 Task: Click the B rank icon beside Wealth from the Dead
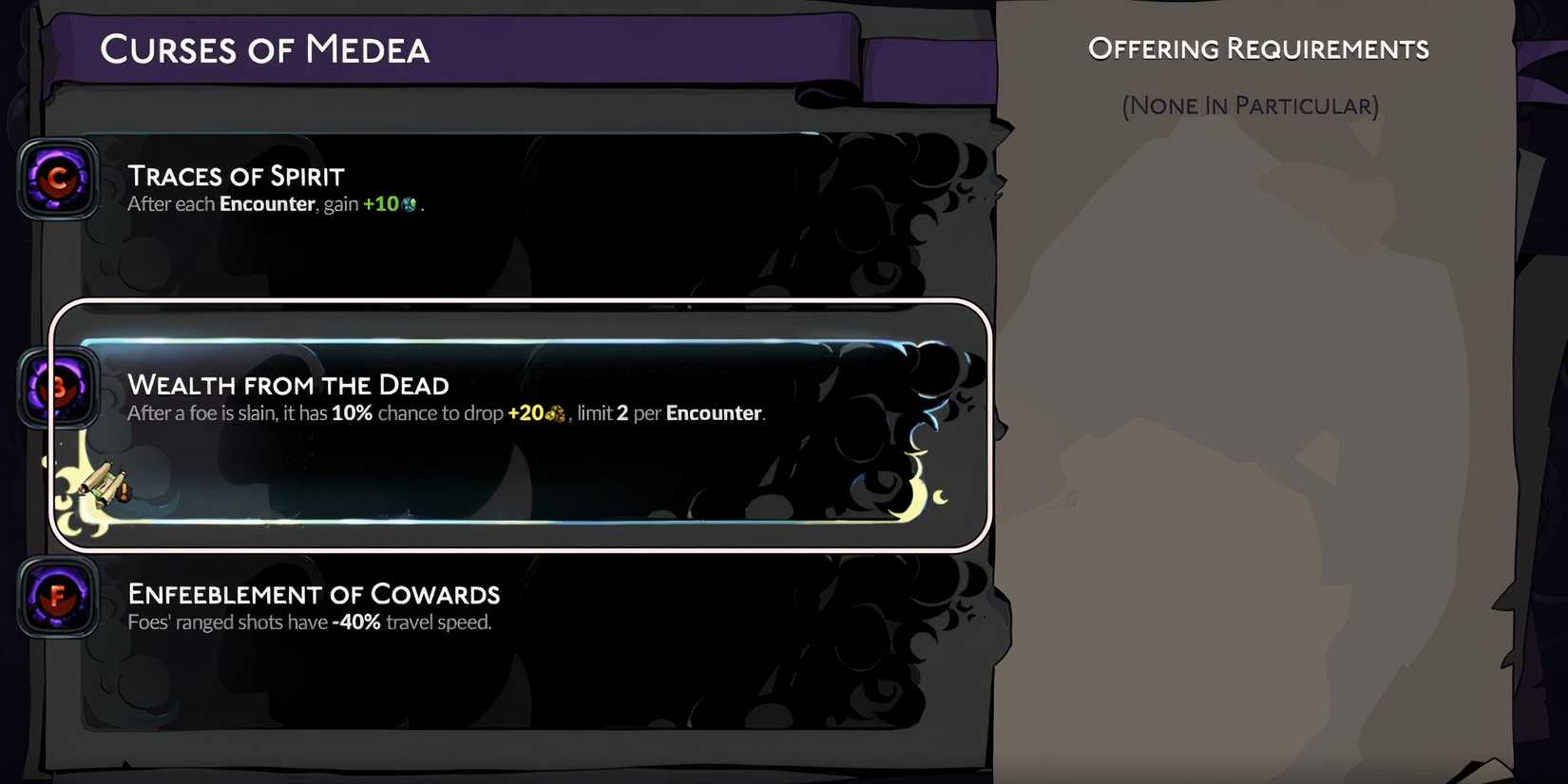click(57, 388)
